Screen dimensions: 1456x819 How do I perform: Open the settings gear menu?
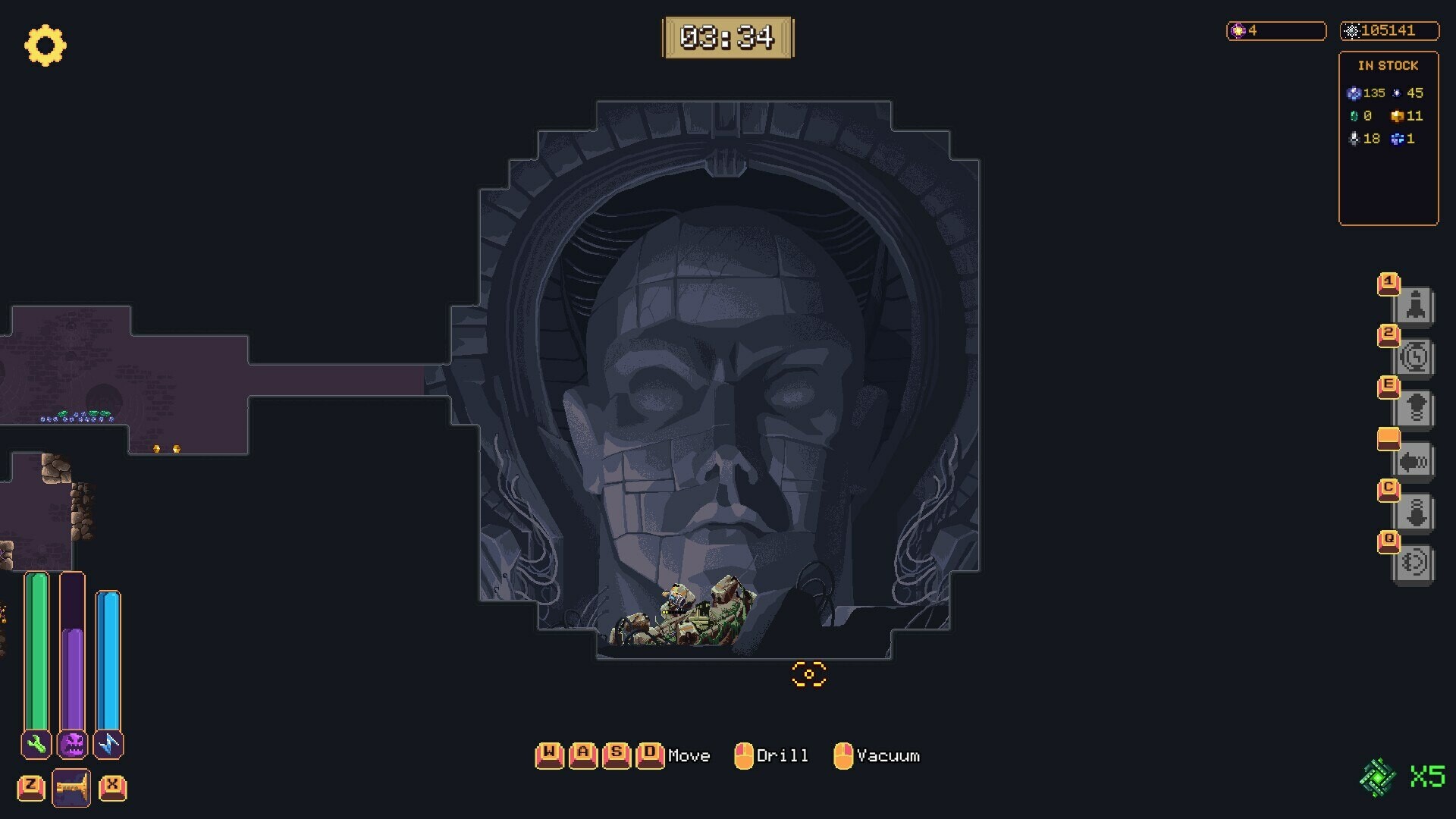click(x=45, y=45)
